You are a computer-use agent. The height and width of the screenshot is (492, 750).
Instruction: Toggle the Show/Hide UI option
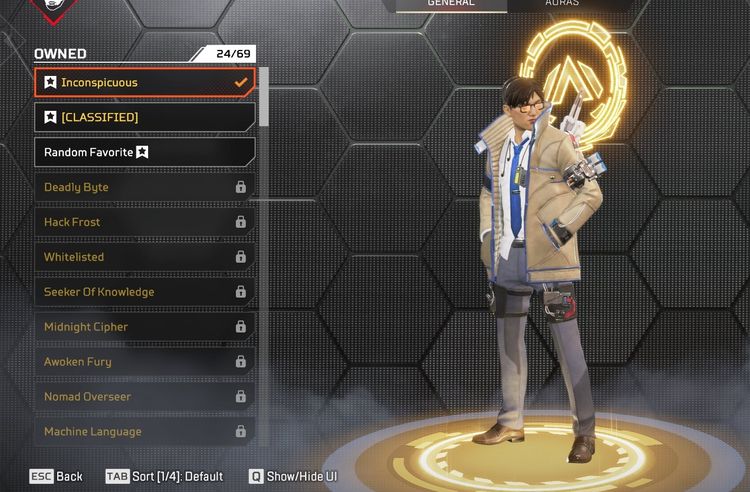coord(293,477)
